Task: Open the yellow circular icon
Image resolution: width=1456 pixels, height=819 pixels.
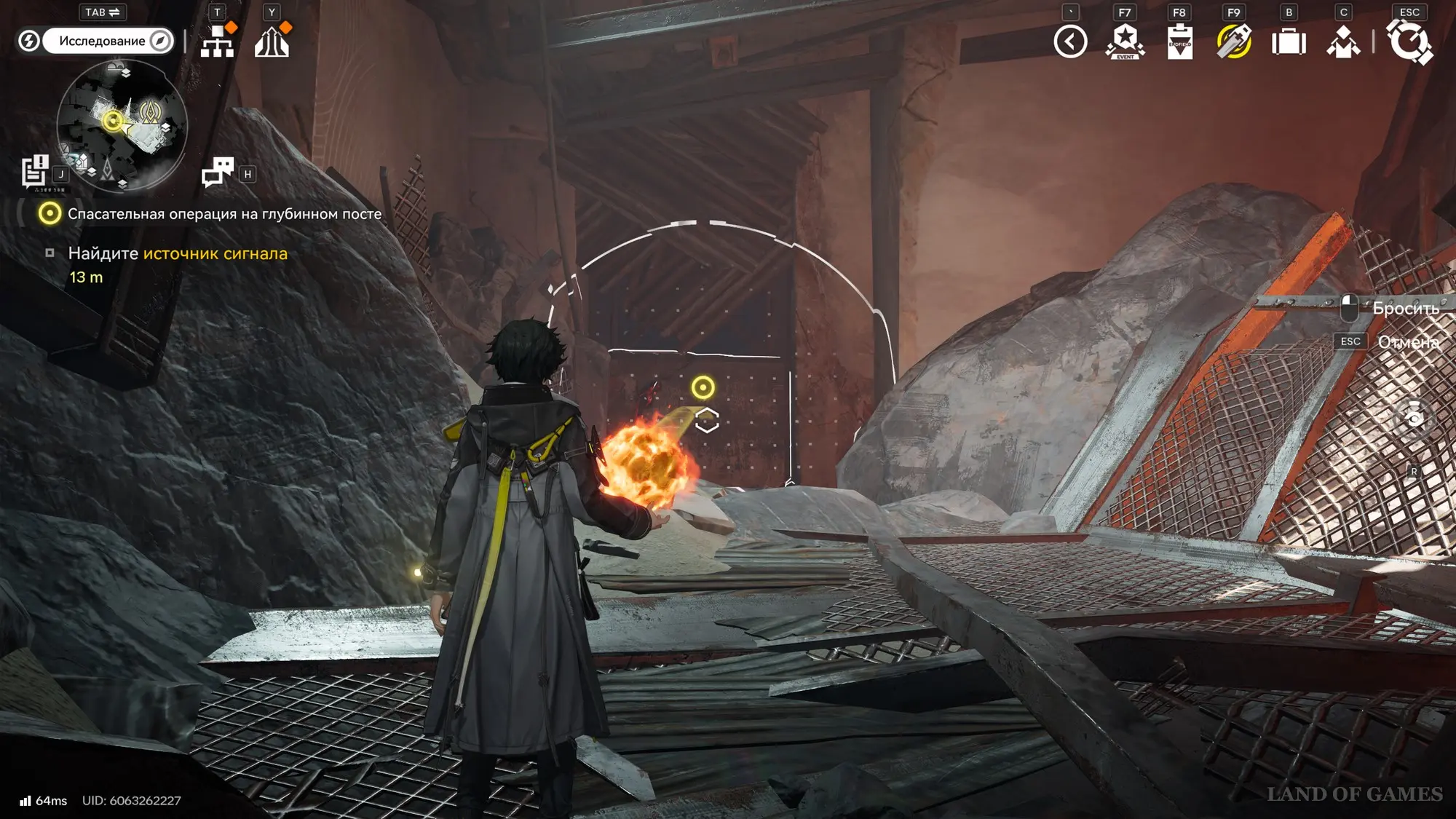Action: point(1234,41)
